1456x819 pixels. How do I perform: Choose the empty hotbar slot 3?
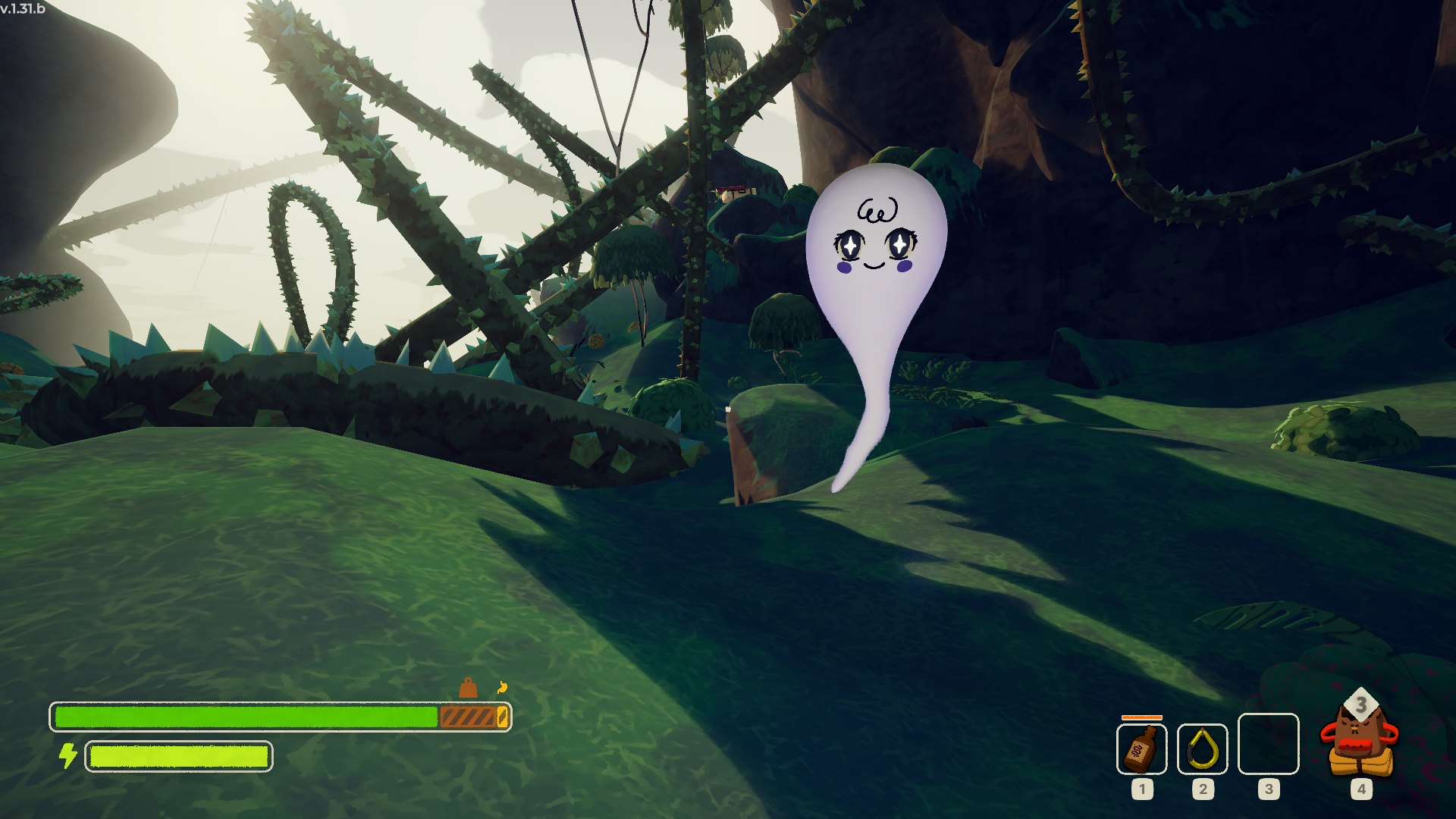coord(1268,744)
